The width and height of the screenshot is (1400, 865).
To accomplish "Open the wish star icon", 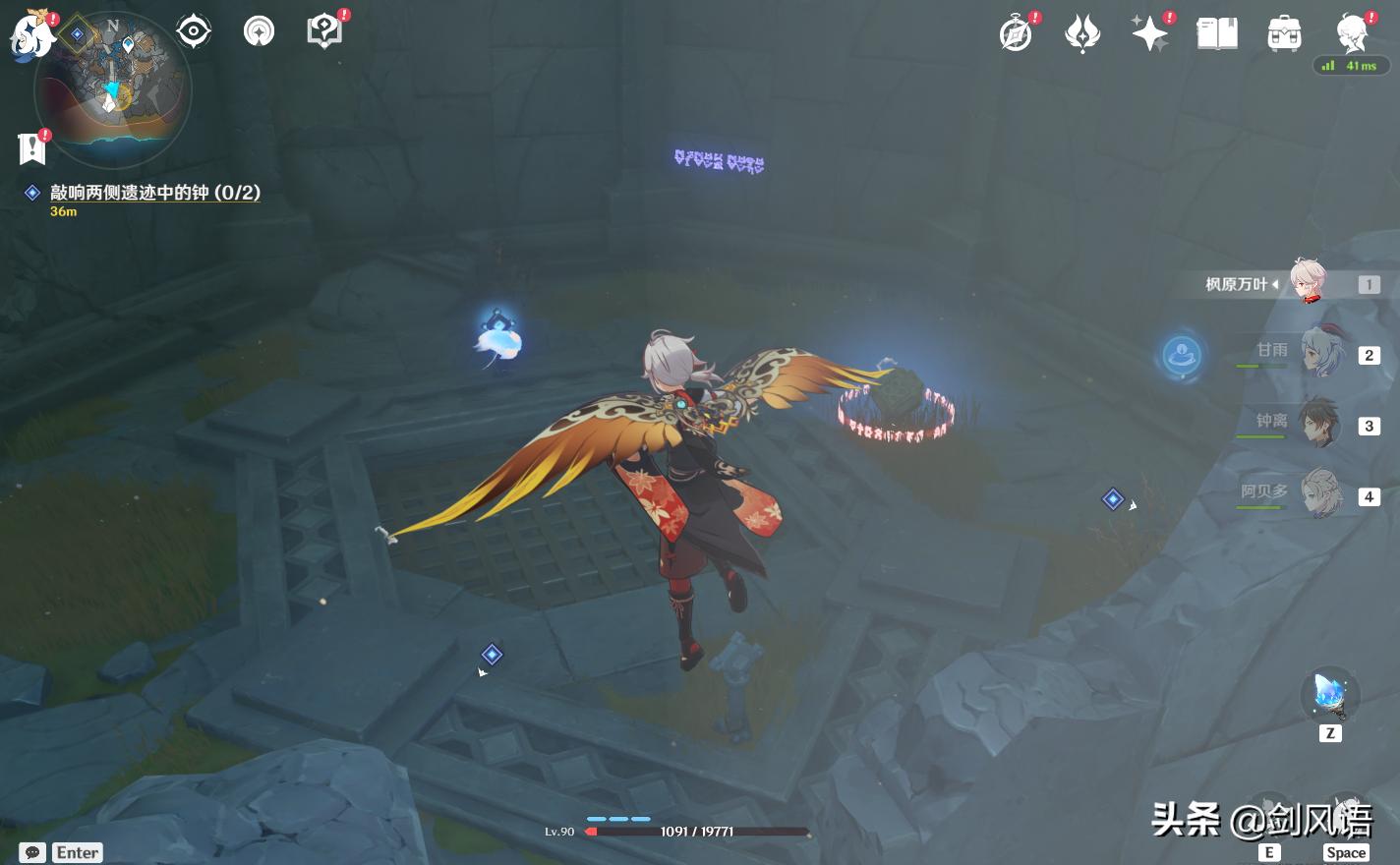I will [x=1150, y=34].
